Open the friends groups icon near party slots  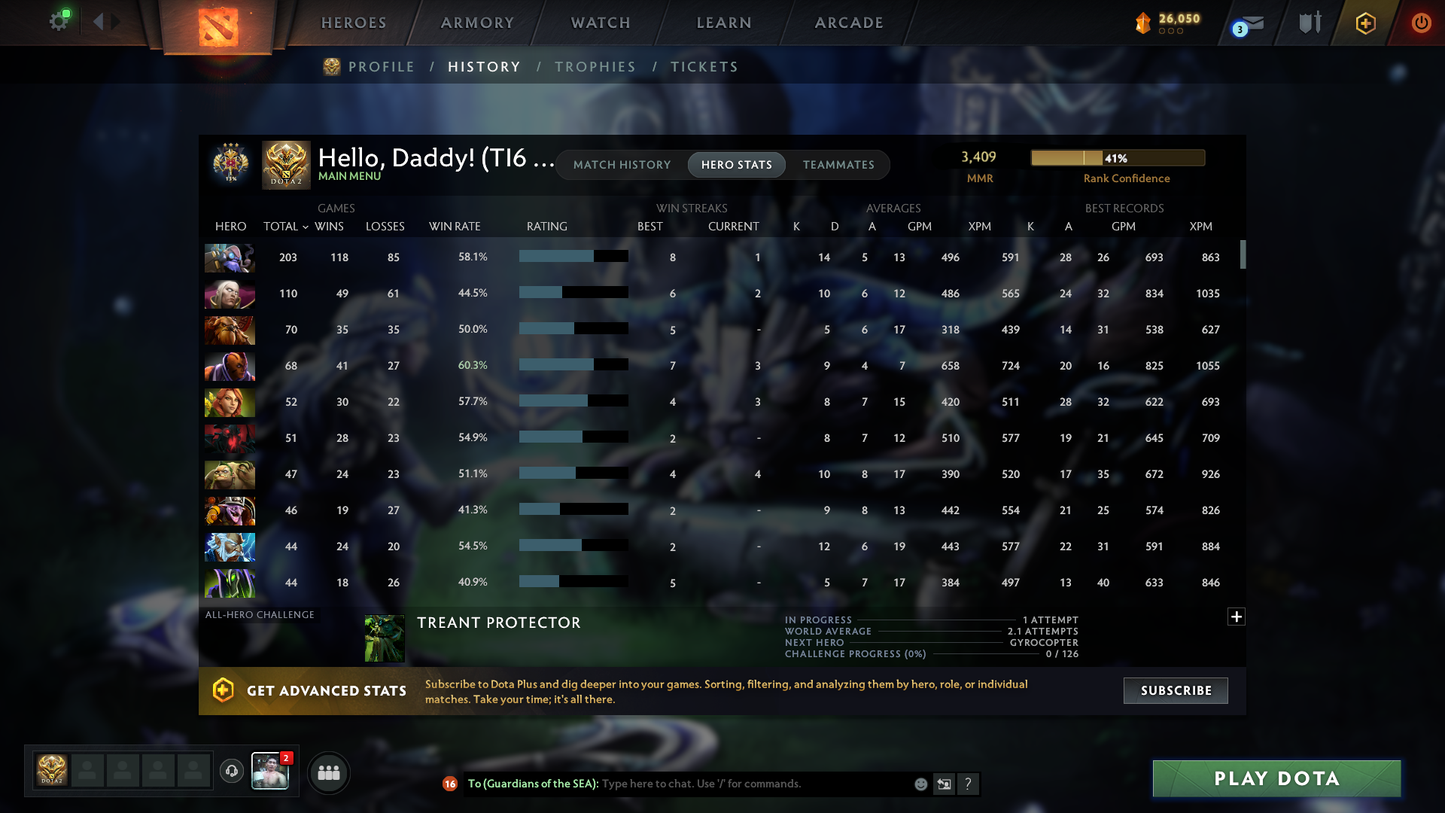tap(328, 771)
